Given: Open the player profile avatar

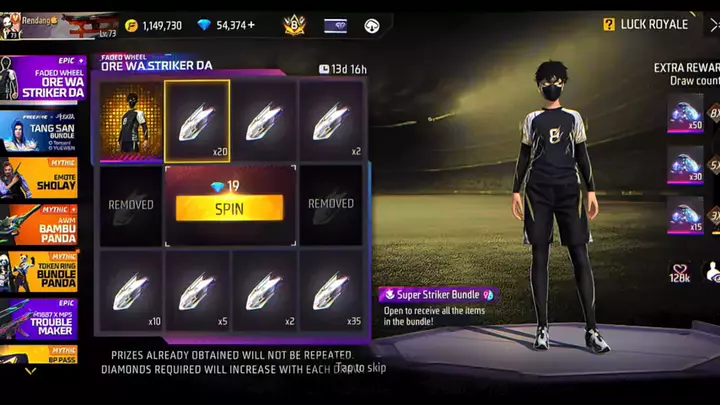Looking at the screenshot, I should 16,25.
